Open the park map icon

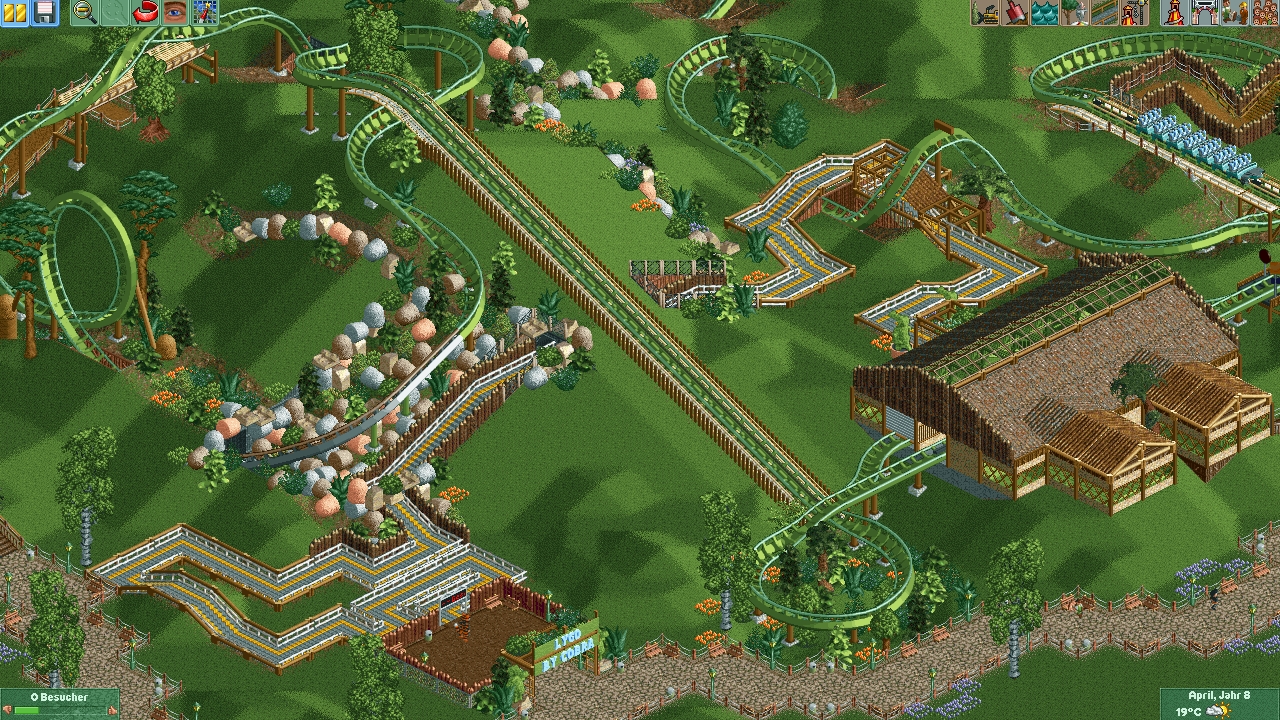(x=204, y=12)
